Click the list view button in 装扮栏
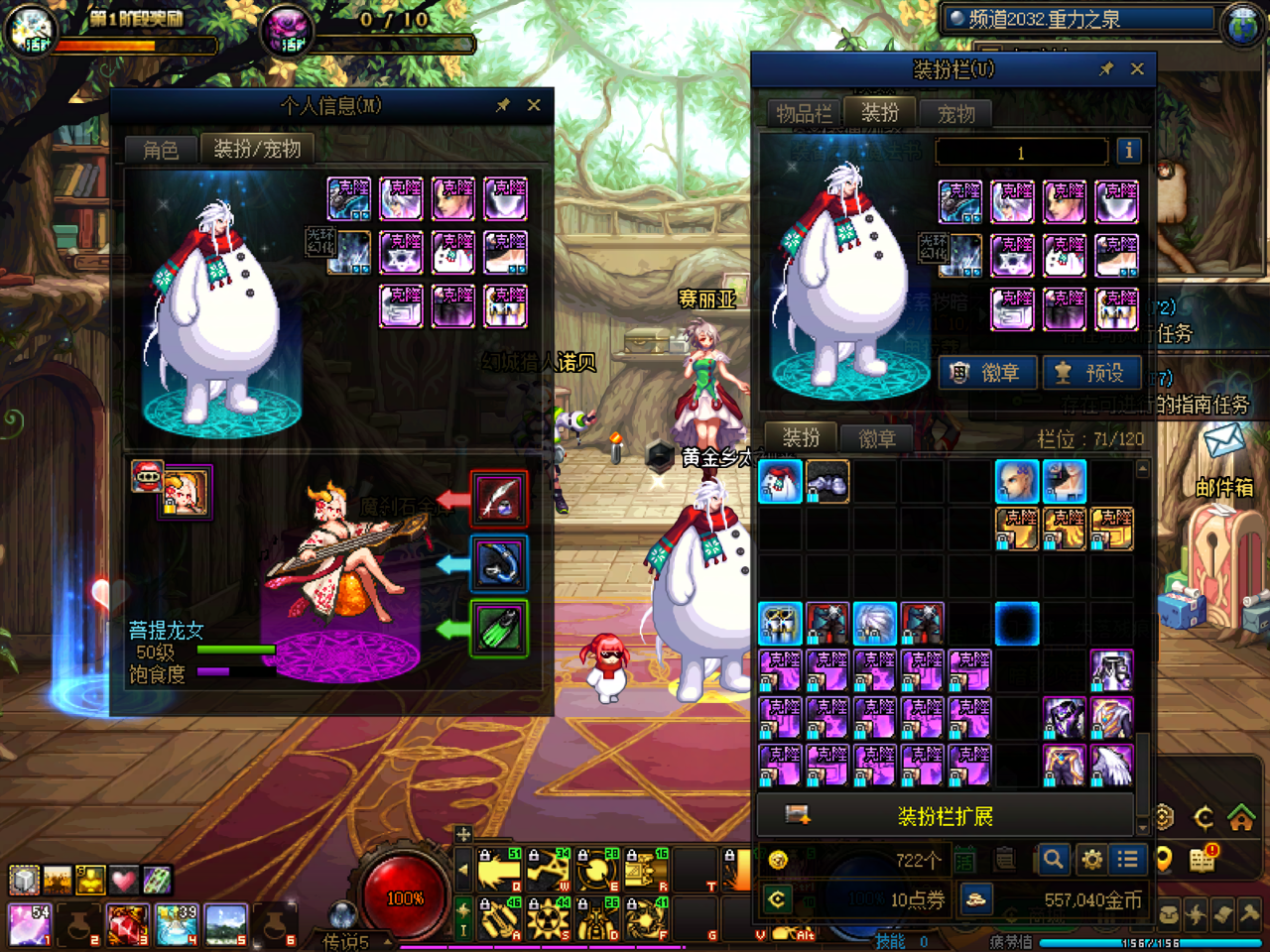This screenshot has width=1270, height=952. [1127, 860]
